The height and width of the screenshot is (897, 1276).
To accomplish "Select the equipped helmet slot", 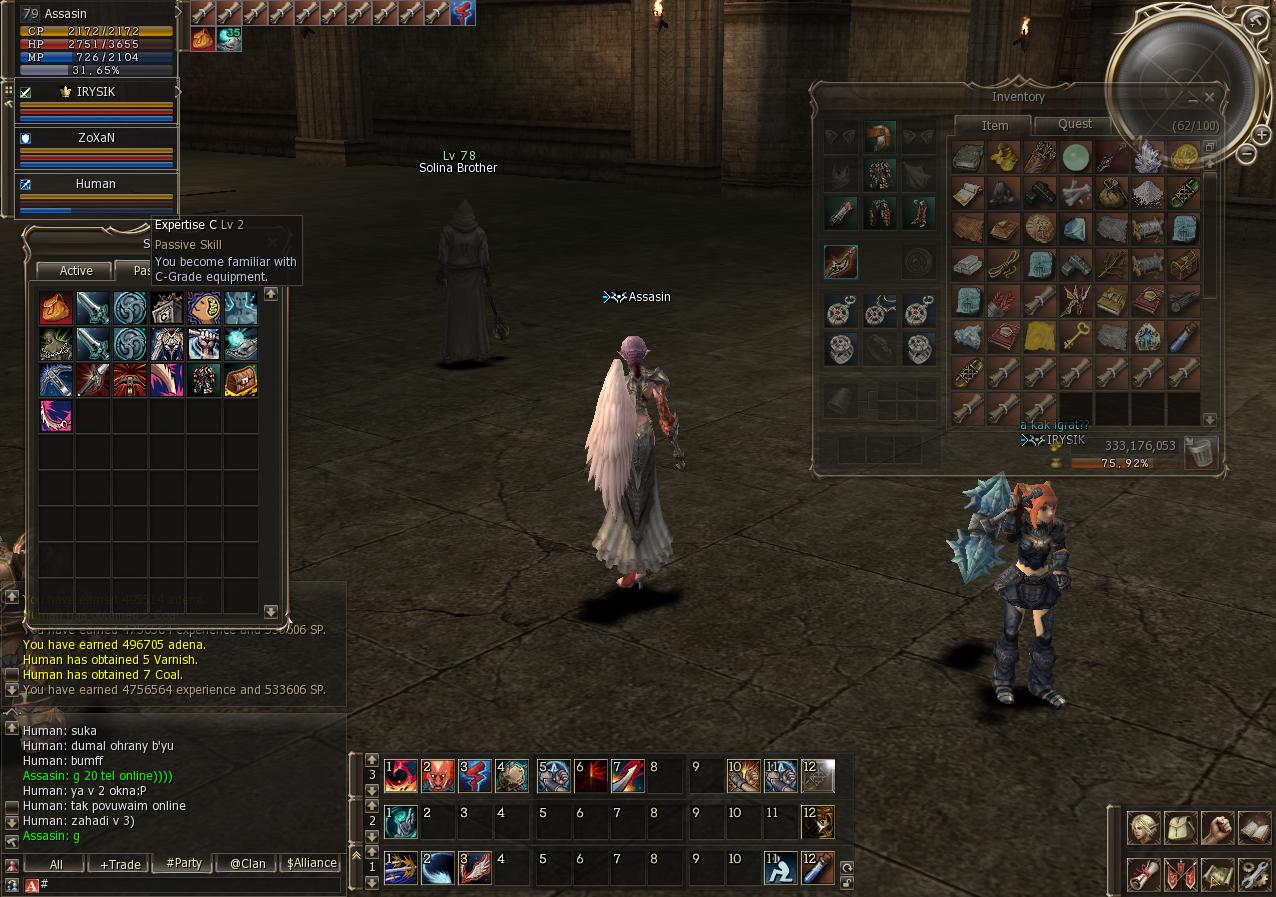I will pyautogui.click(x=880, y=138).
